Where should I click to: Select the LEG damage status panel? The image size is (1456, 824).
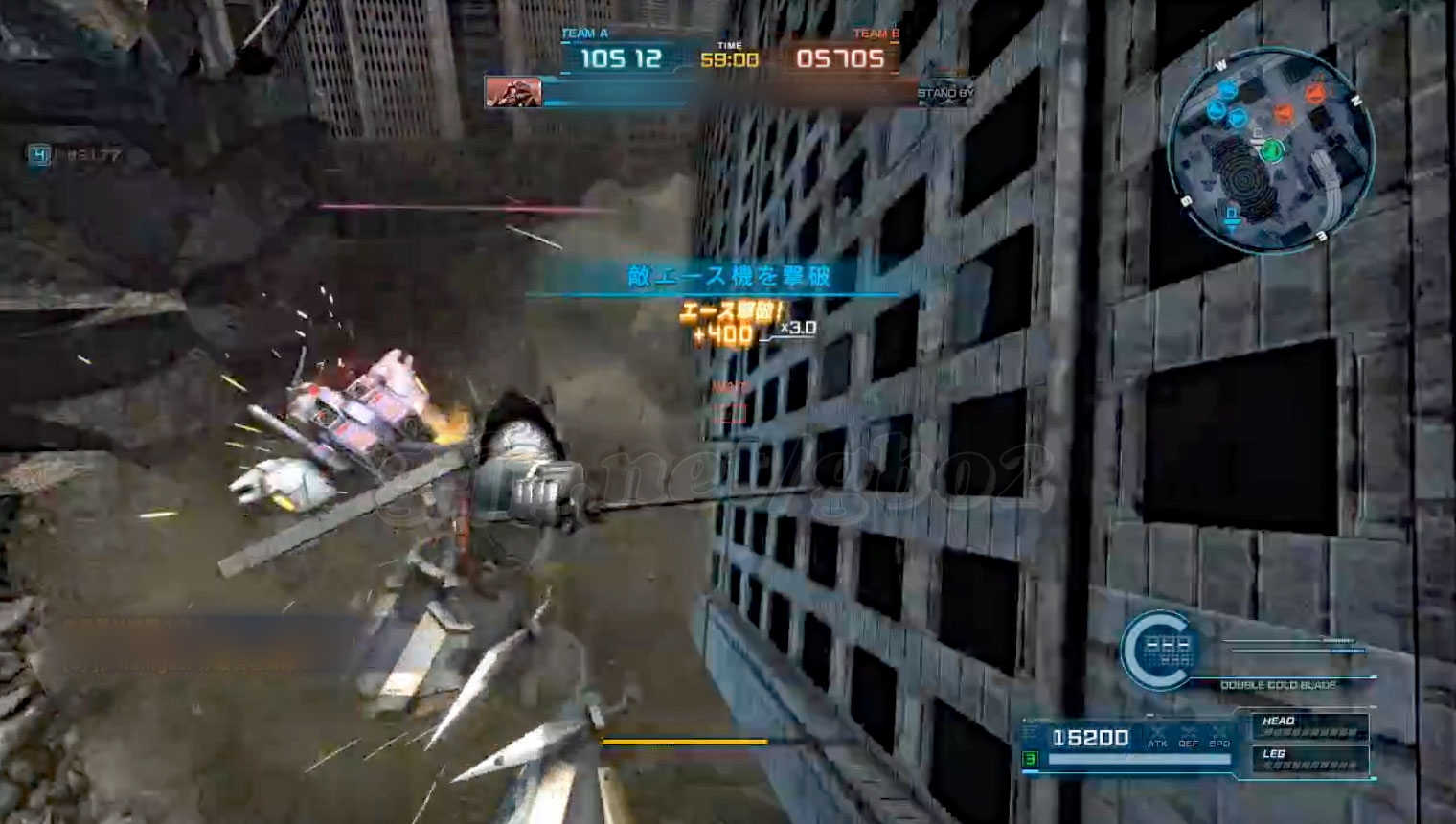(1309, 759)
